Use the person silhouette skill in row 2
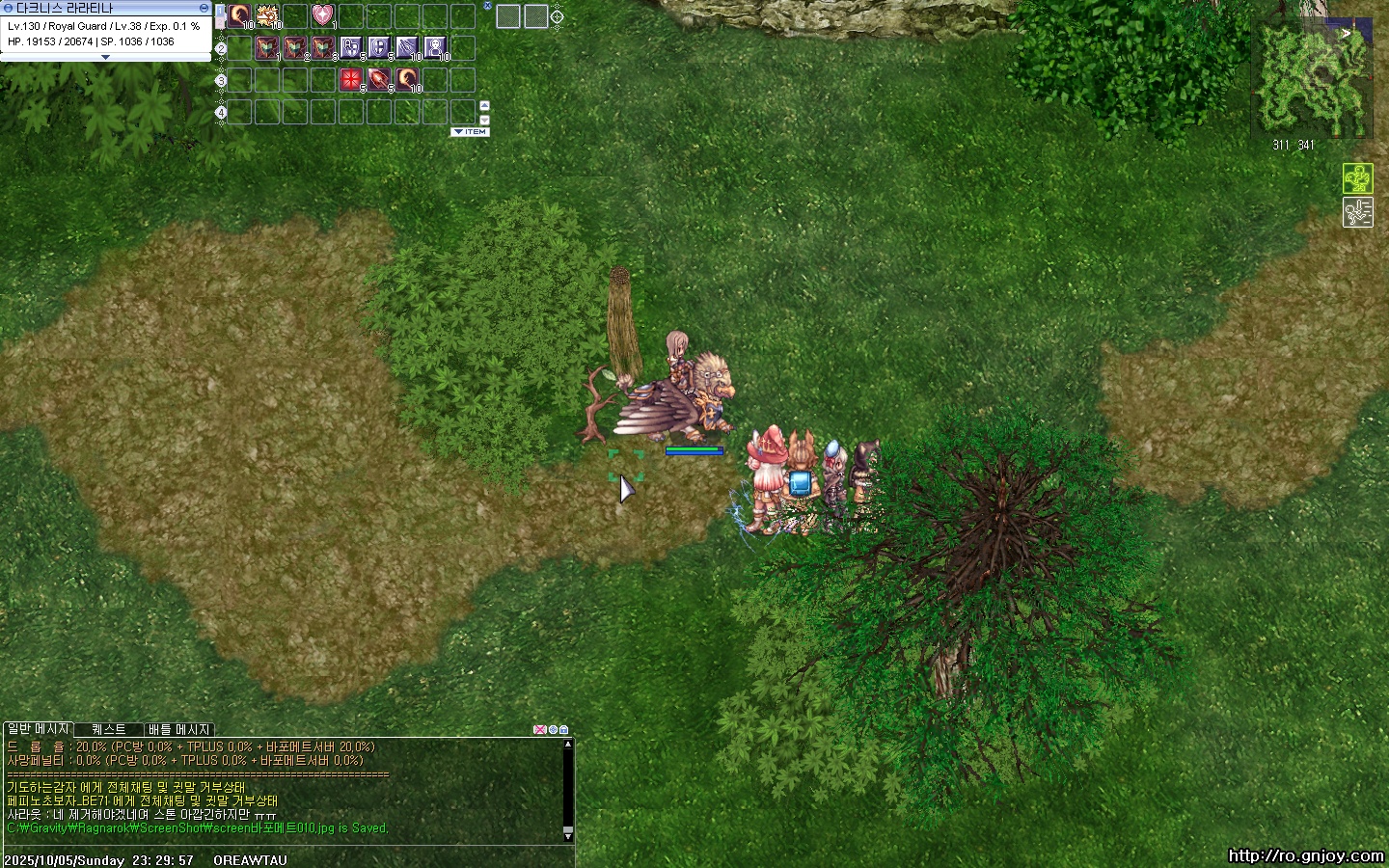The image size is (1389, 868). coord(435,47)
